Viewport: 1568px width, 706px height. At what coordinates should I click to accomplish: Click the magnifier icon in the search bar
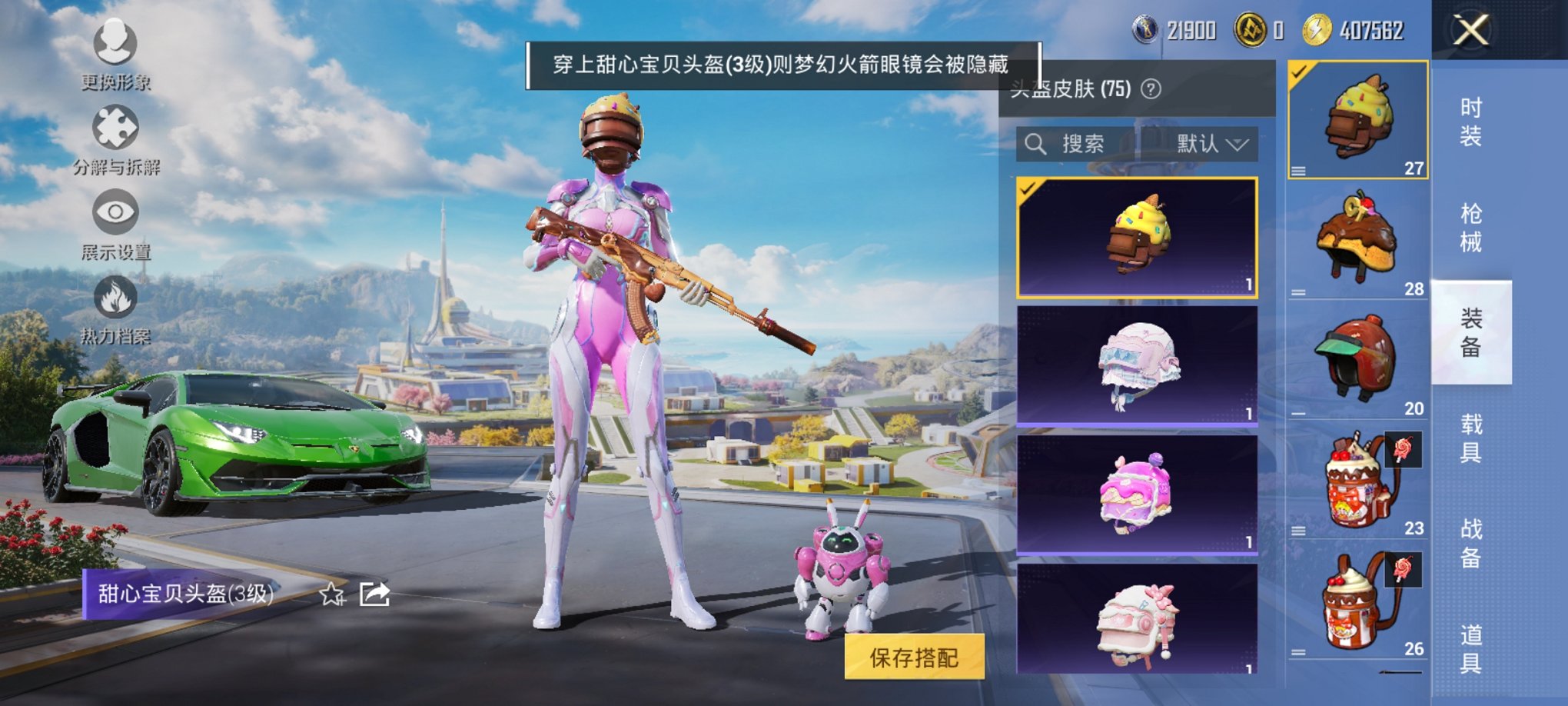pos(1035,145)
